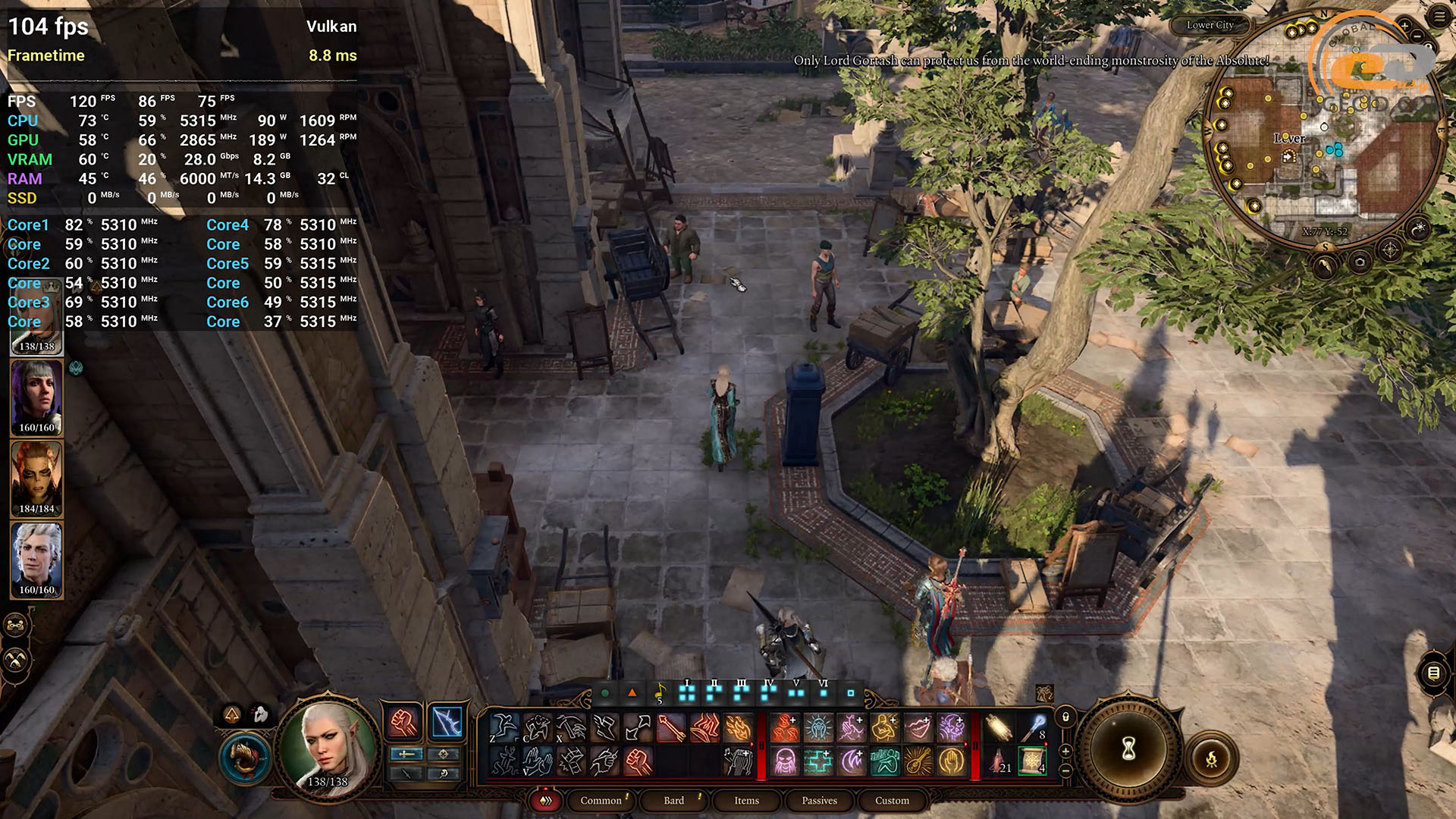Screen dimensions: 1456x819
Task: Activate the lute bardic performance icon
Action: (x=918, y=761)
